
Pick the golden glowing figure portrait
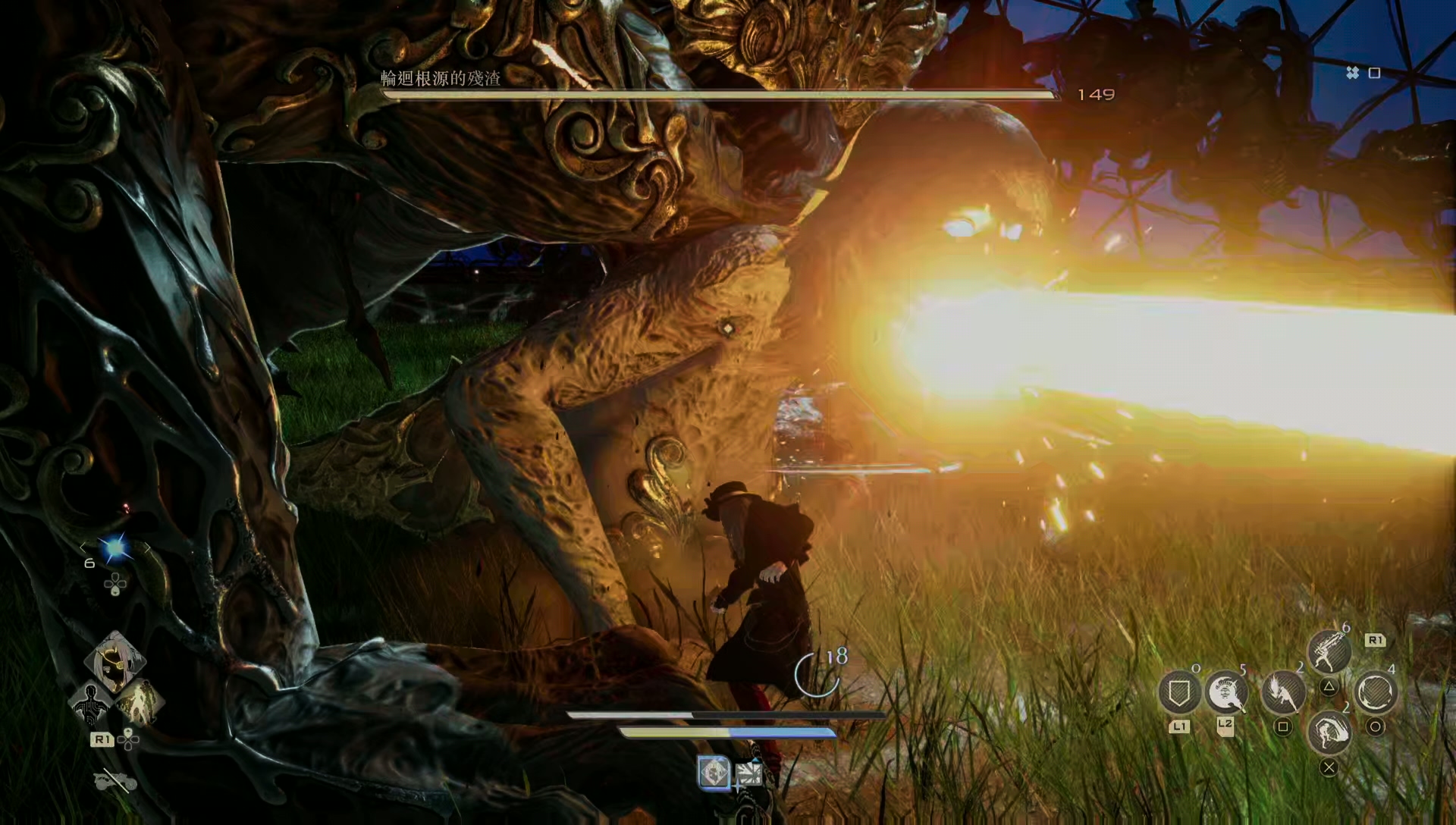140,703
